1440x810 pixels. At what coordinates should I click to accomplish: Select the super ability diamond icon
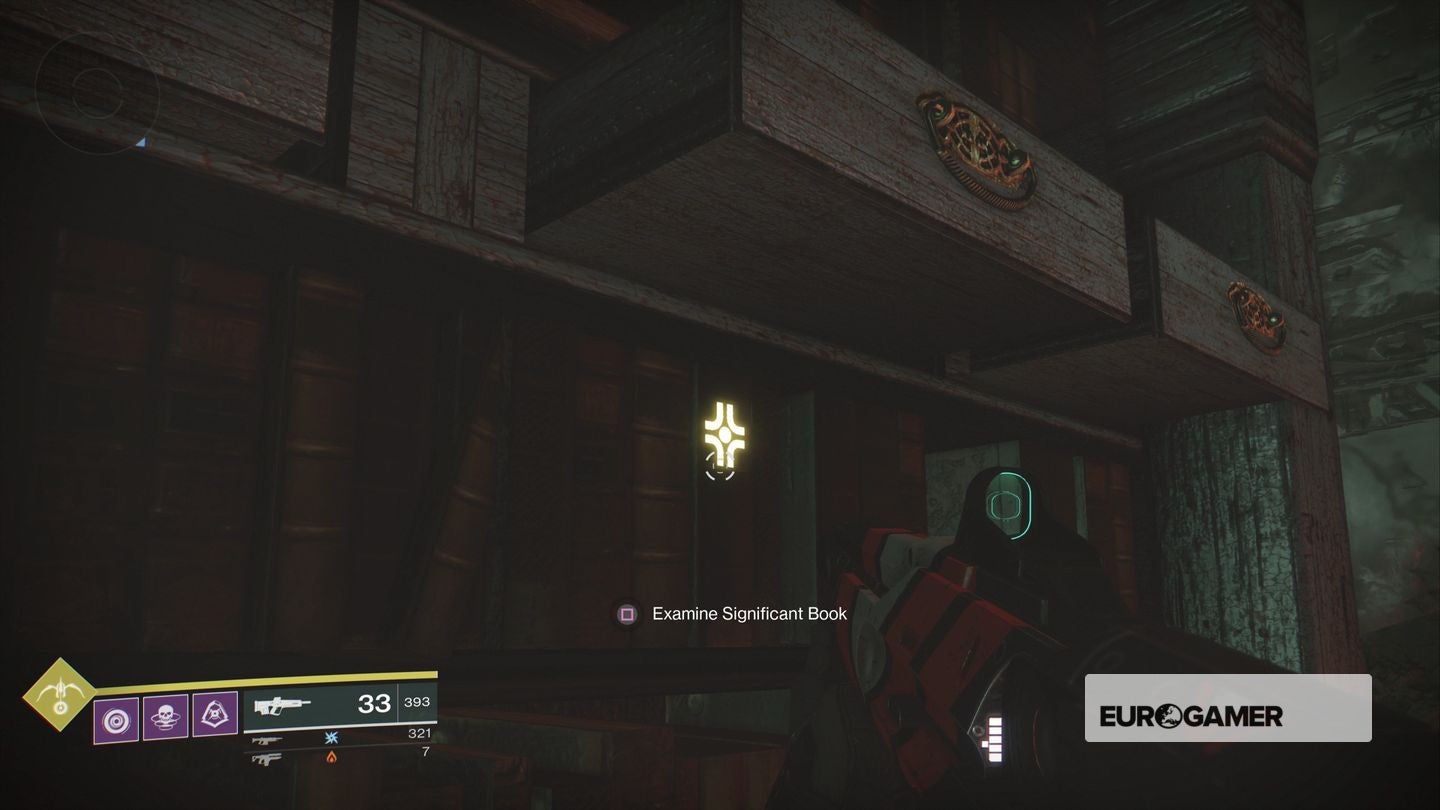[x=60, y=695]
